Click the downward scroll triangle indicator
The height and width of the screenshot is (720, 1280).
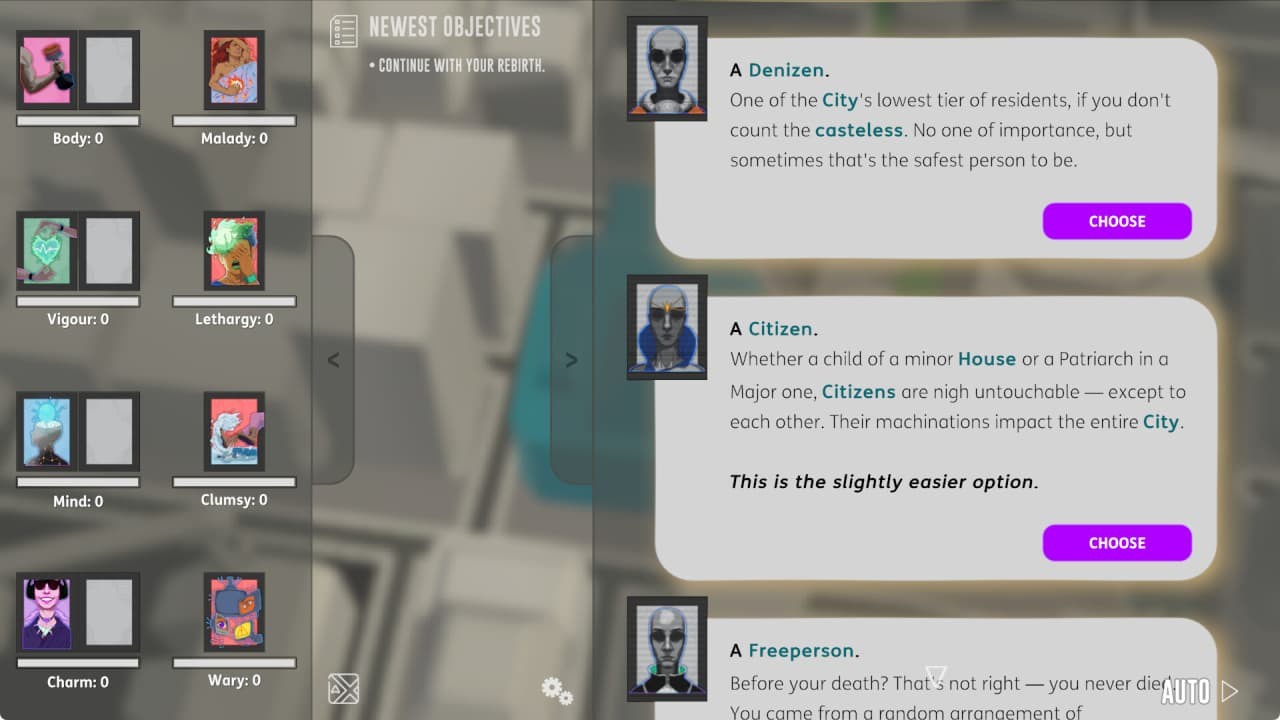[936, 678]
